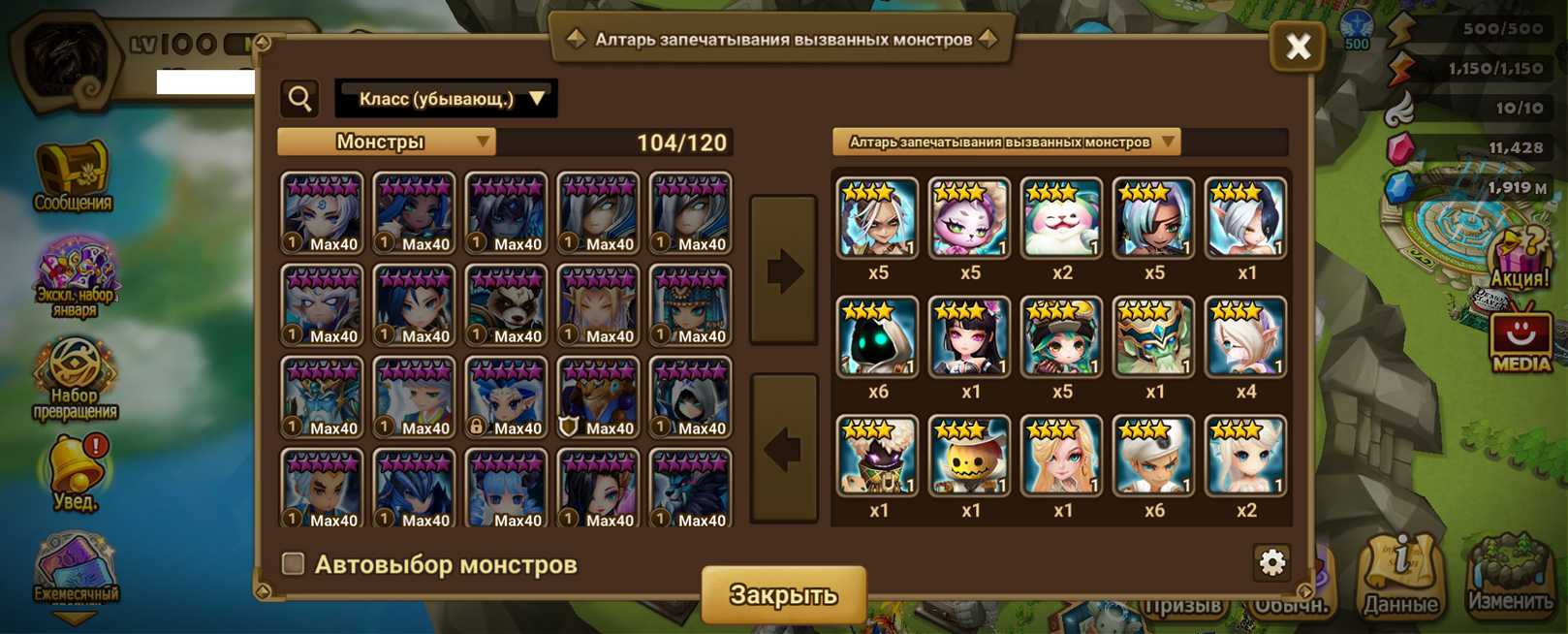The height and width of the screenshot is (634, 1568).
Task: Open the Увед. notification bell
Action: click(x=75, y=474)
